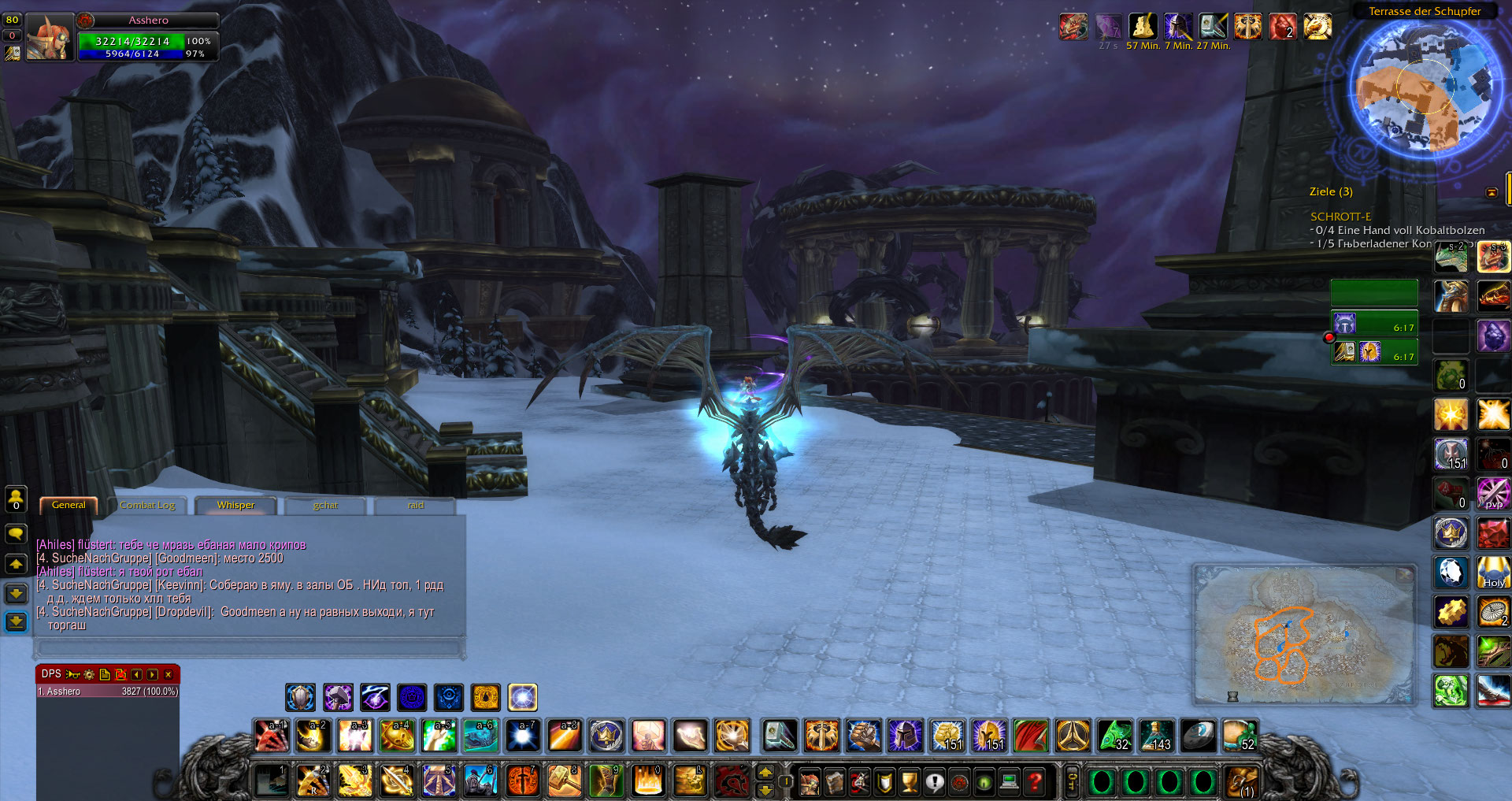This screenshot has width=1512, height=801.
Task: Show the gchat tab
Action: (x=325, y=506)
